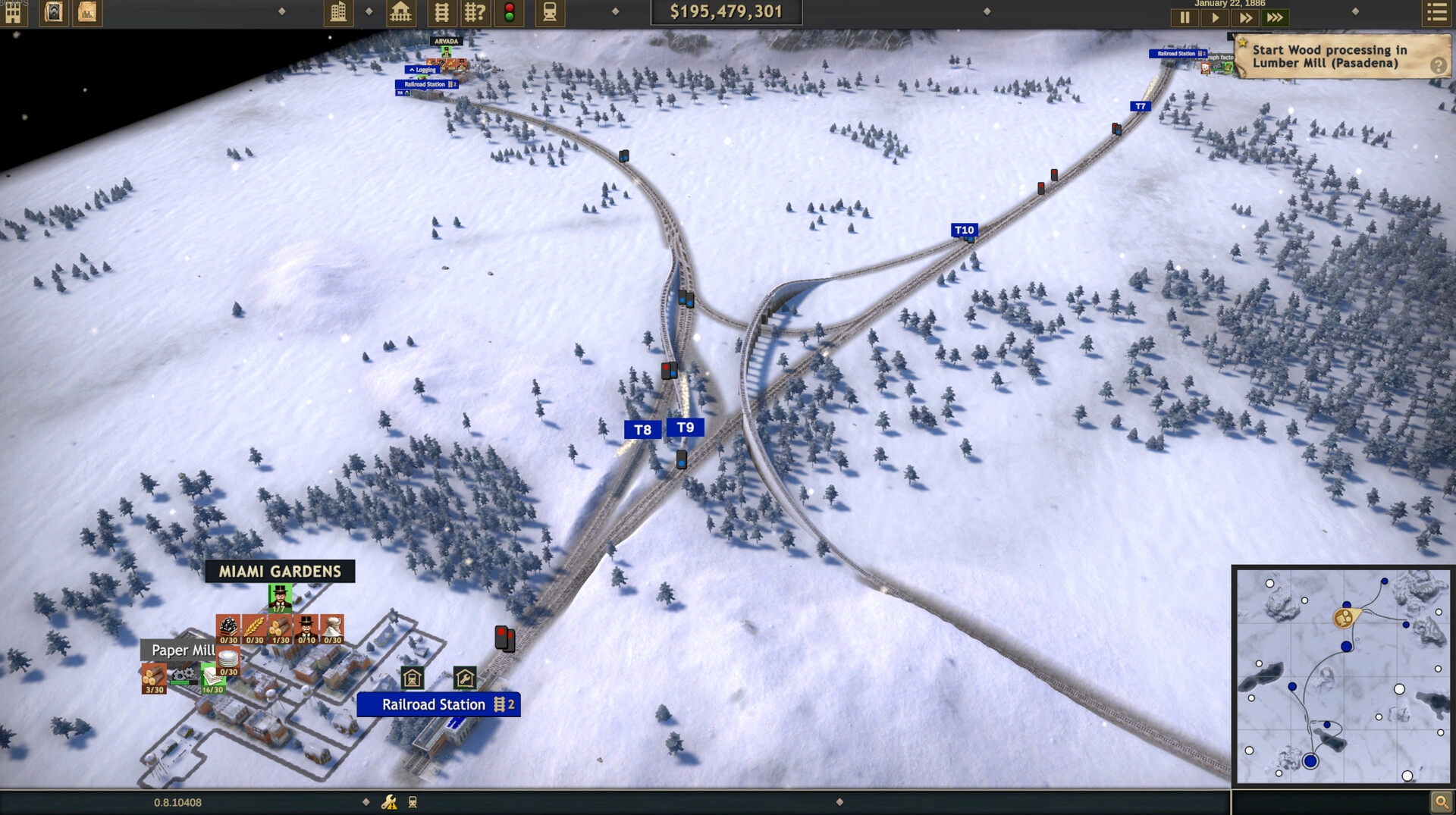Click the question mark on the task note
Screen dimensions: 1456x815
pyautogui.click(x=1438, y=66)
